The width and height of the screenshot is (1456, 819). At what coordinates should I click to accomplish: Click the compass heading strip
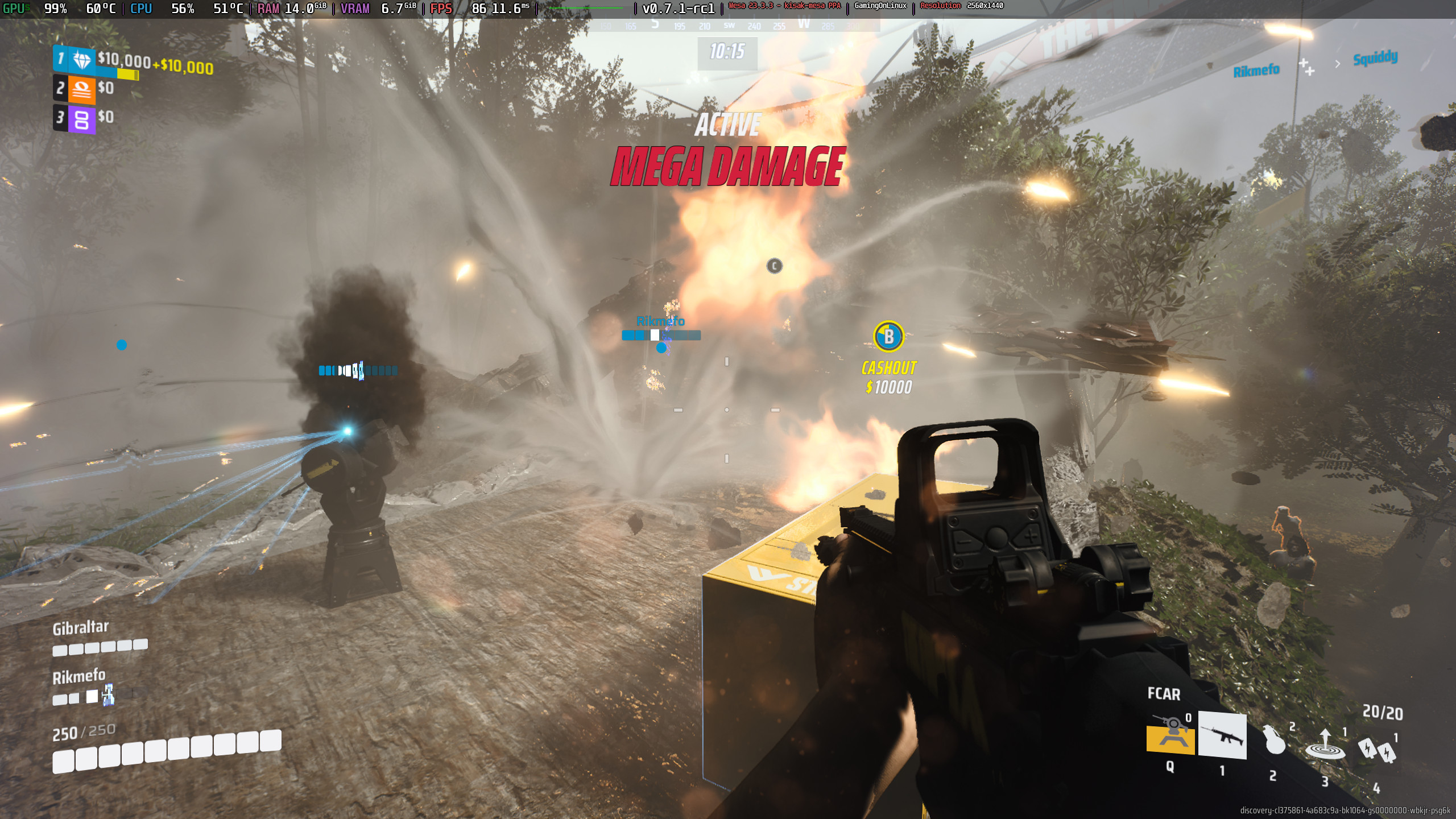728,26
